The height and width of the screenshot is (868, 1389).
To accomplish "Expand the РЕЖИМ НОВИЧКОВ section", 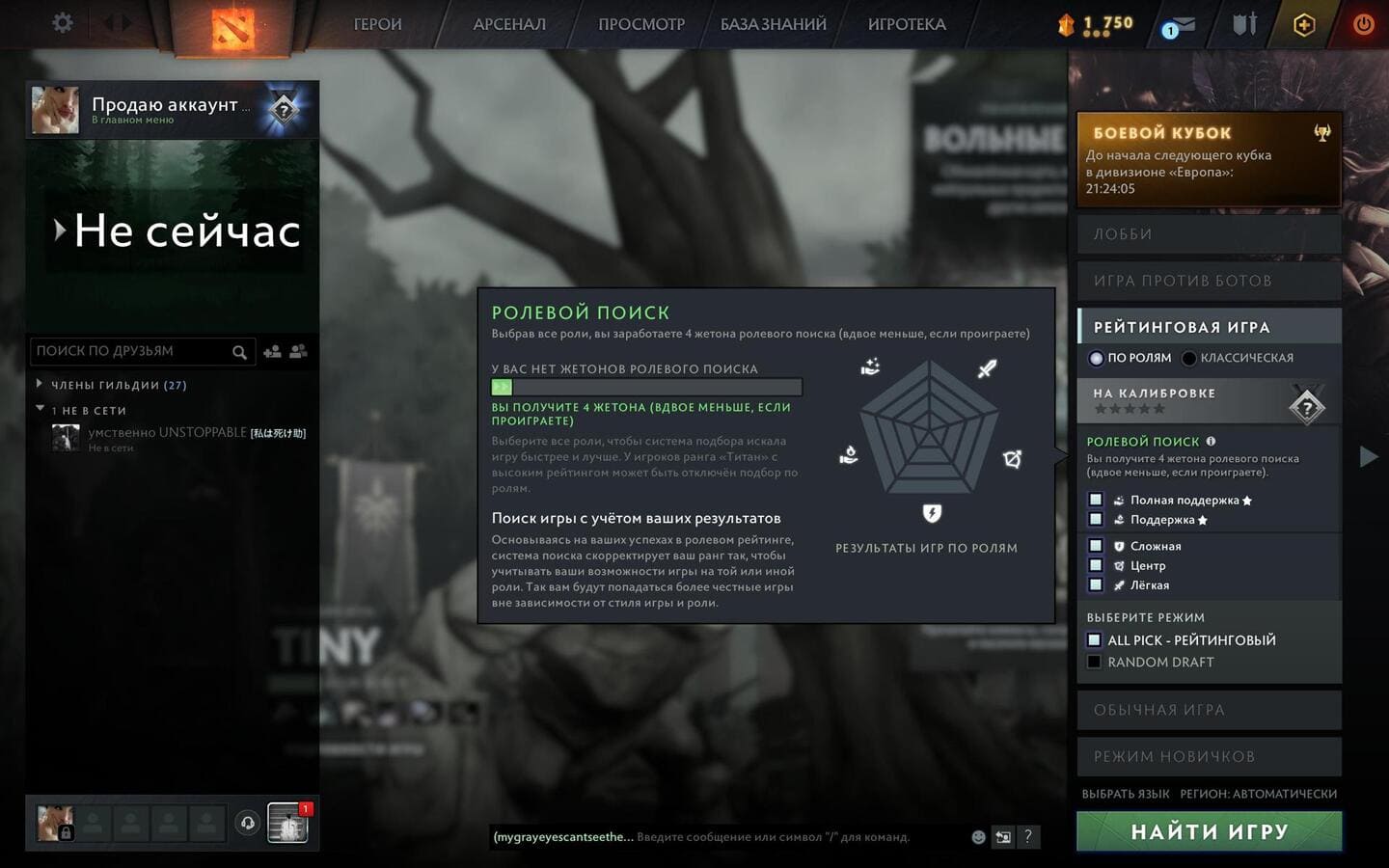I will pos(1209,756).
